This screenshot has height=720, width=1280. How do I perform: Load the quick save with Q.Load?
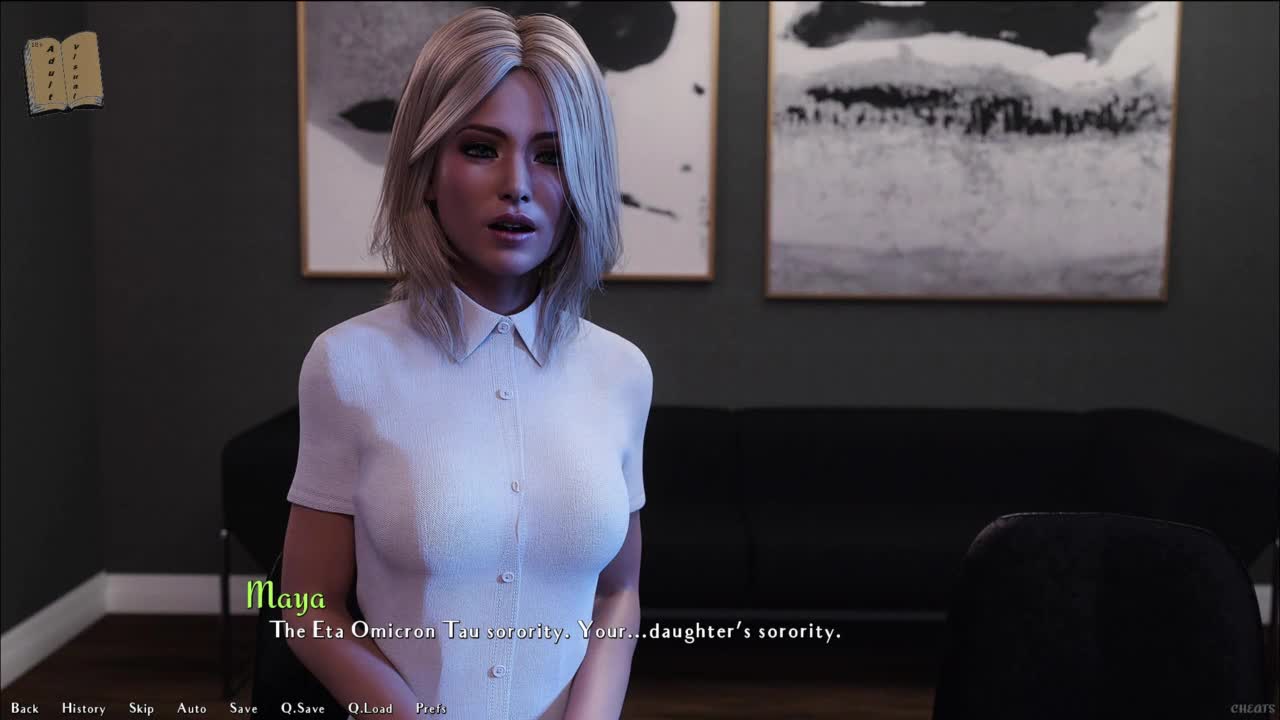(370, 708)
